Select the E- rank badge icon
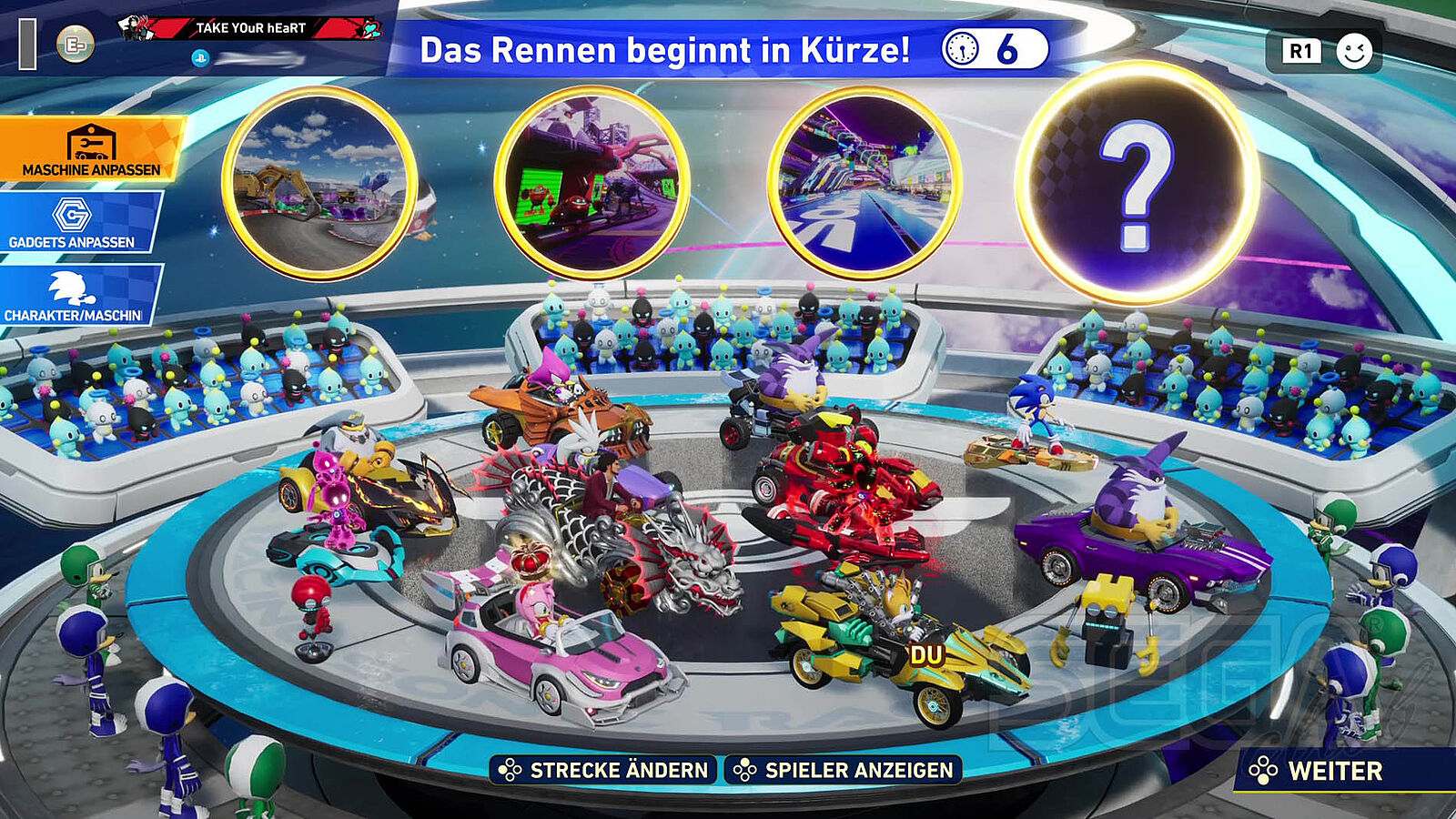The image size is (1456, 819). pyautogui.click(x=76, y=44)
